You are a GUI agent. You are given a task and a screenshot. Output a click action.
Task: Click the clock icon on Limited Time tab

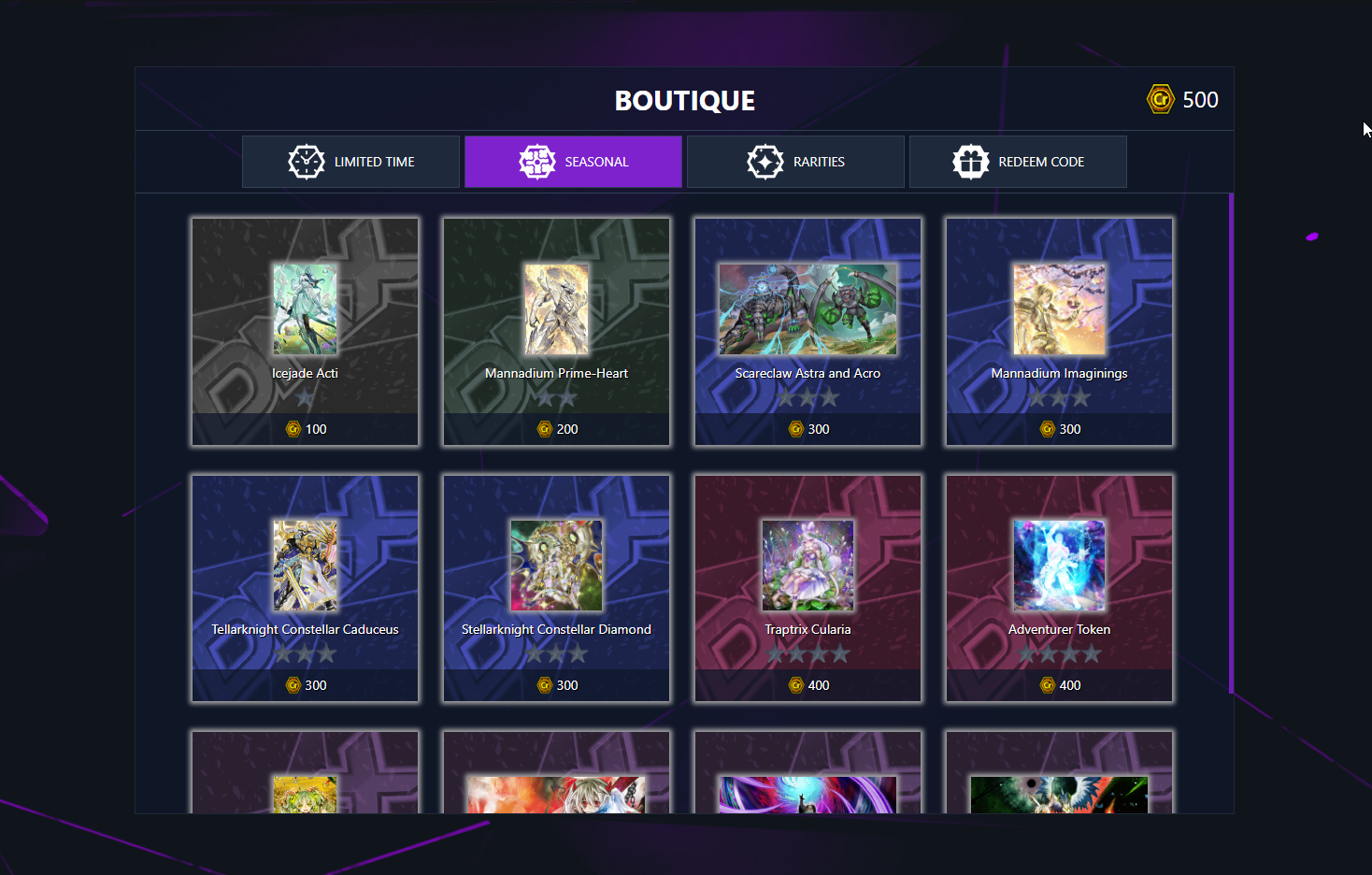(307, 161)
